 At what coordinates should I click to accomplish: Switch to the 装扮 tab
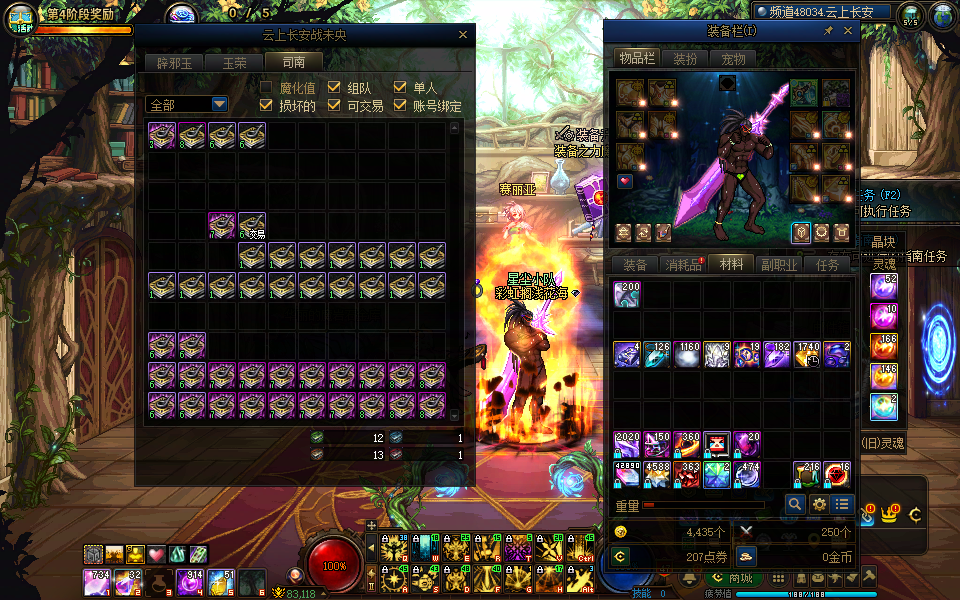685,59
